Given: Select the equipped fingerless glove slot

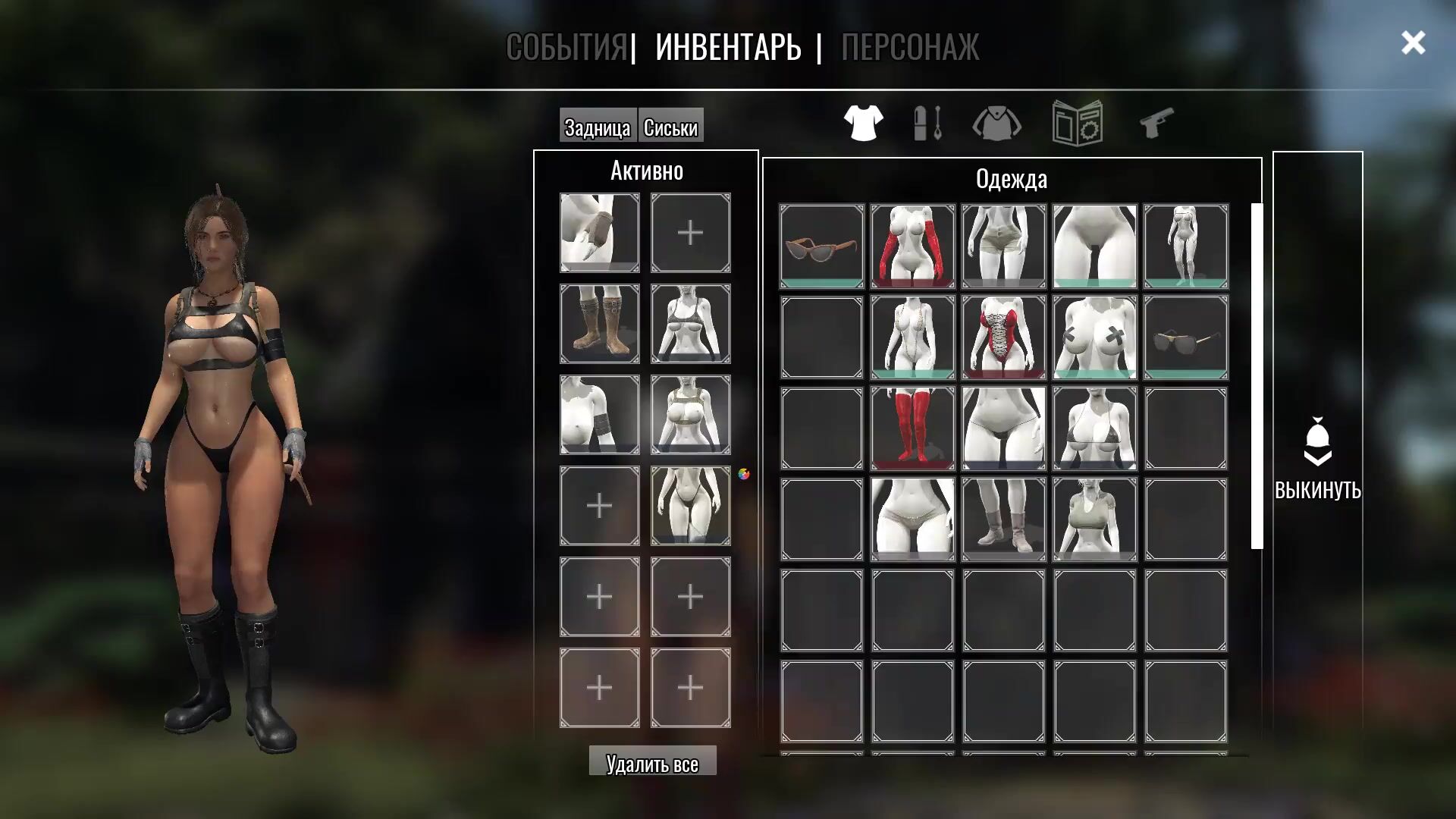Looking at the screenshot, I should pos(600,233).
